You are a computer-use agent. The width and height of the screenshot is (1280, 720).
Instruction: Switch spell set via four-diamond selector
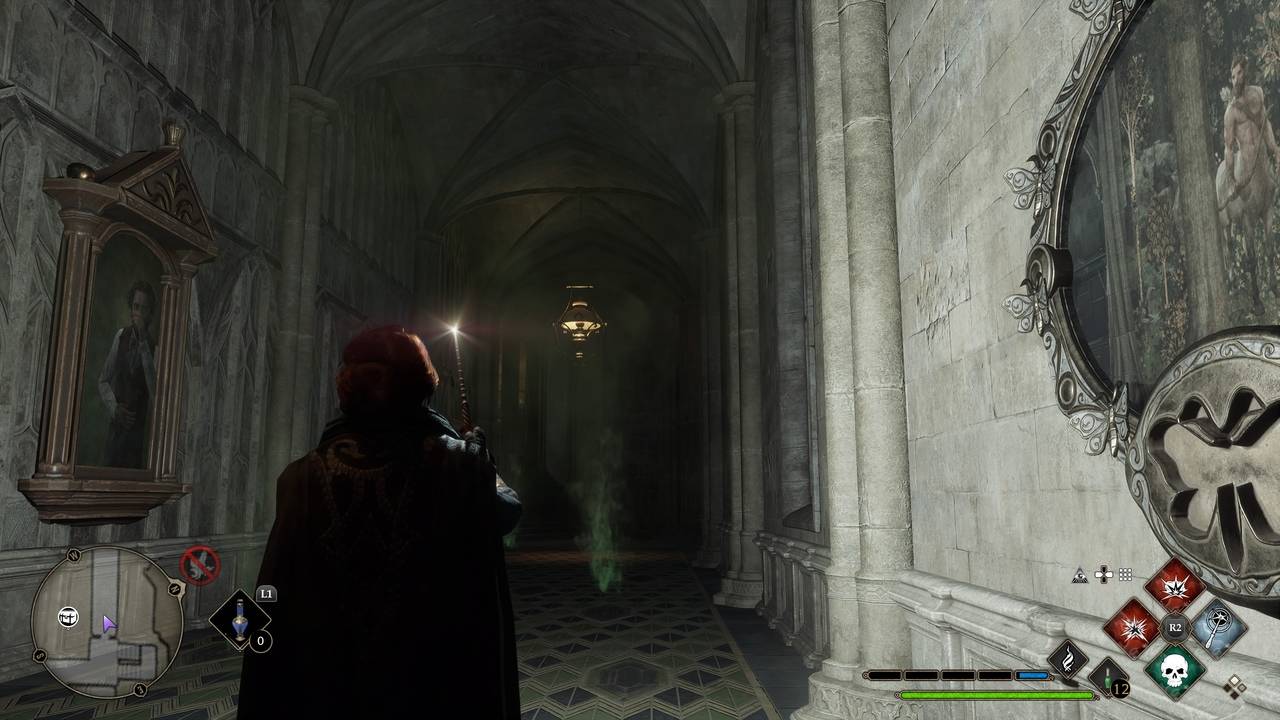click(1235, 686)
